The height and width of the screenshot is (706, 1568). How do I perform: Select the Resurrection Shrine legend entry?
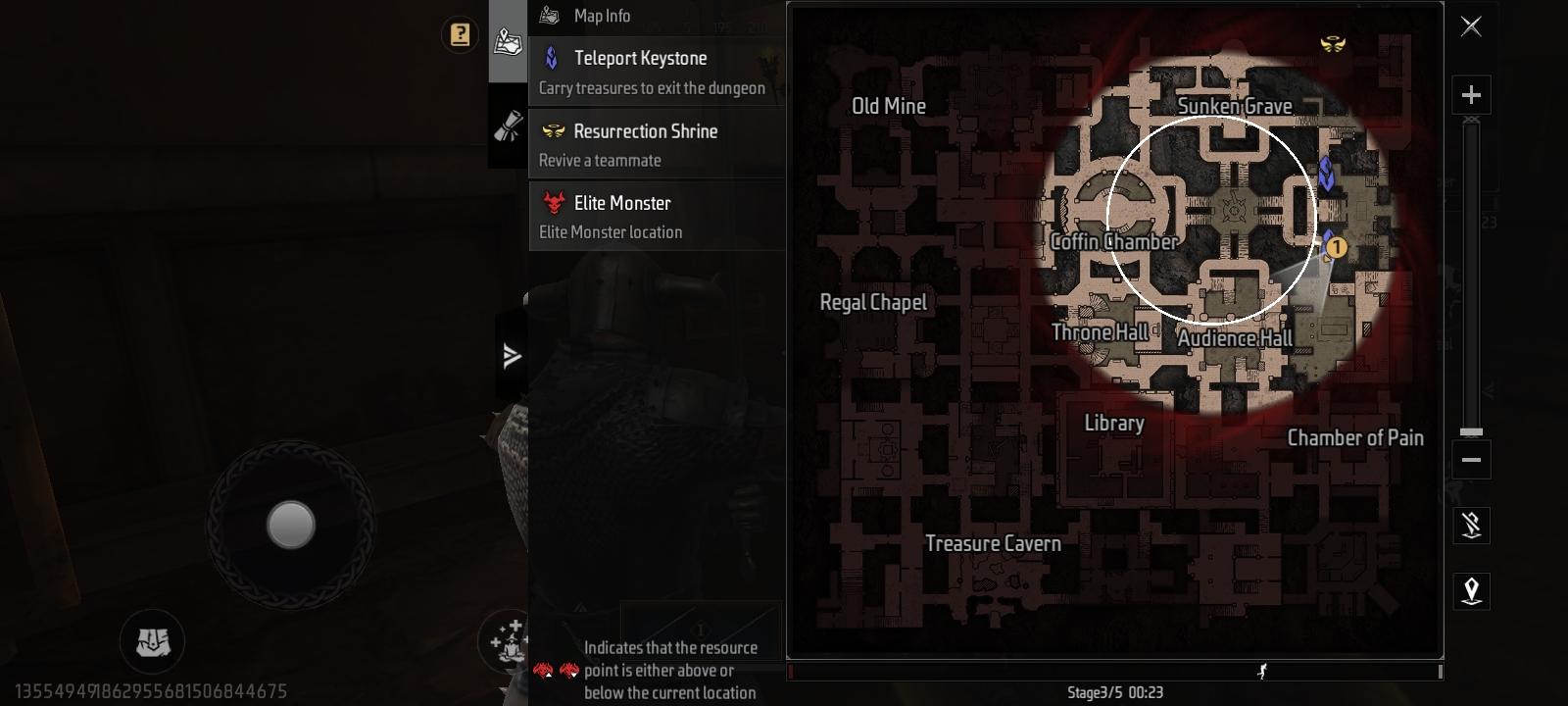point(656,144)
